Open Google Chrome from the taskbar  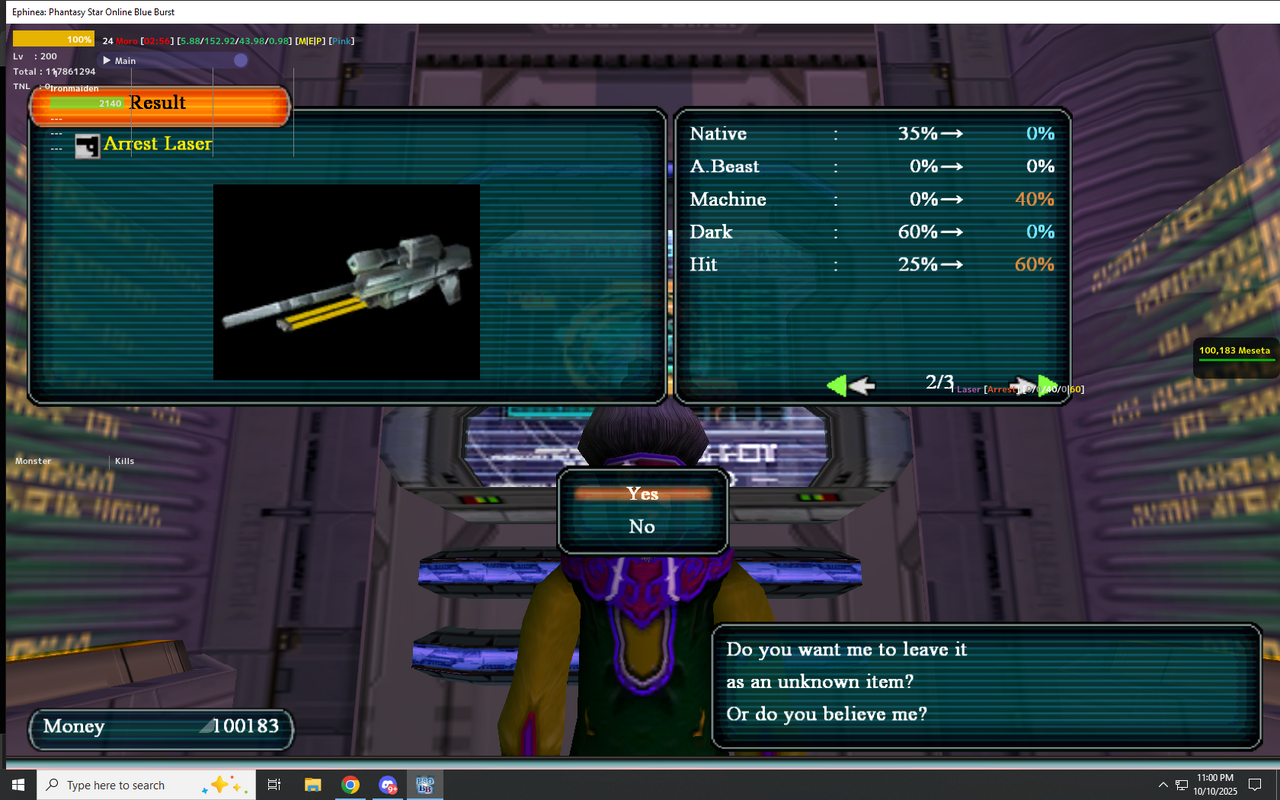(x=350, y=785)
